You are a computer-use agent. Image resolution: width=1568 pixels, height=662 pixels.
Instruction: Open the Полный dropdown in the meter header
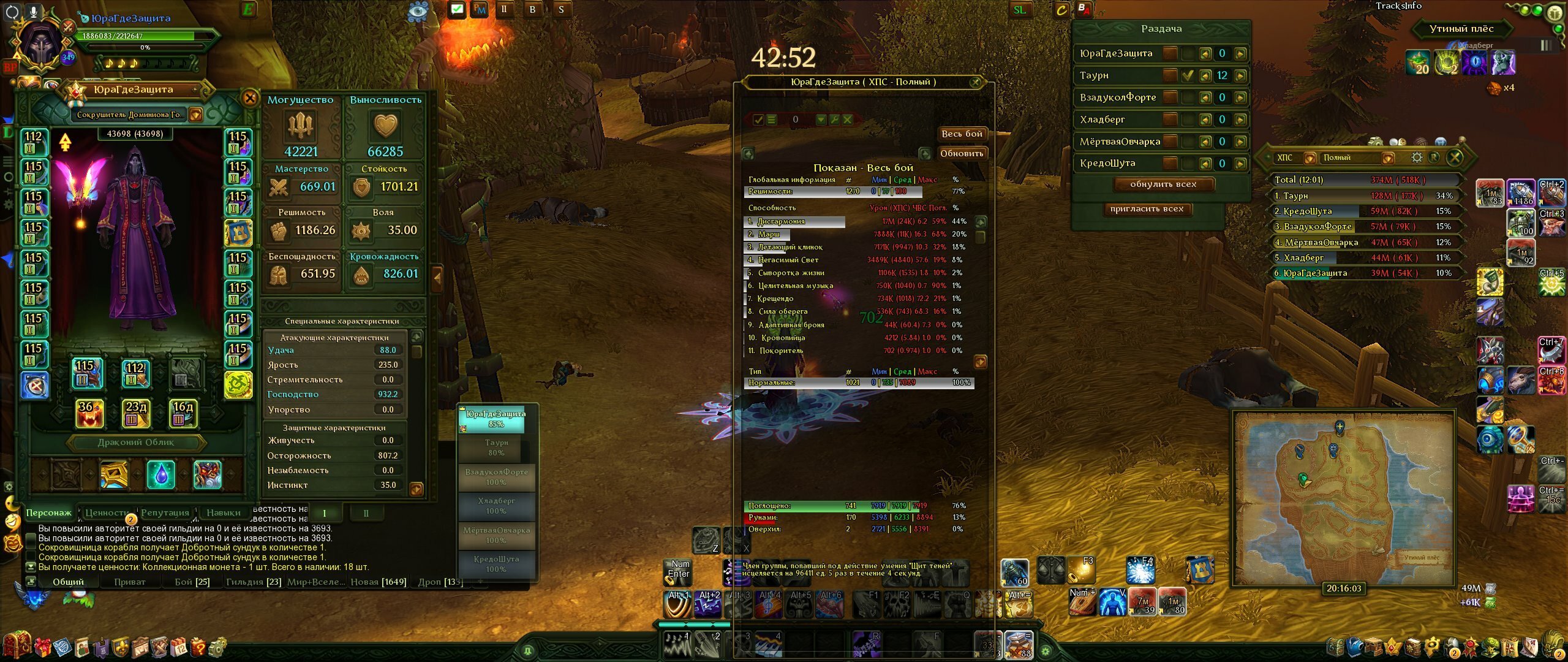1387,158
